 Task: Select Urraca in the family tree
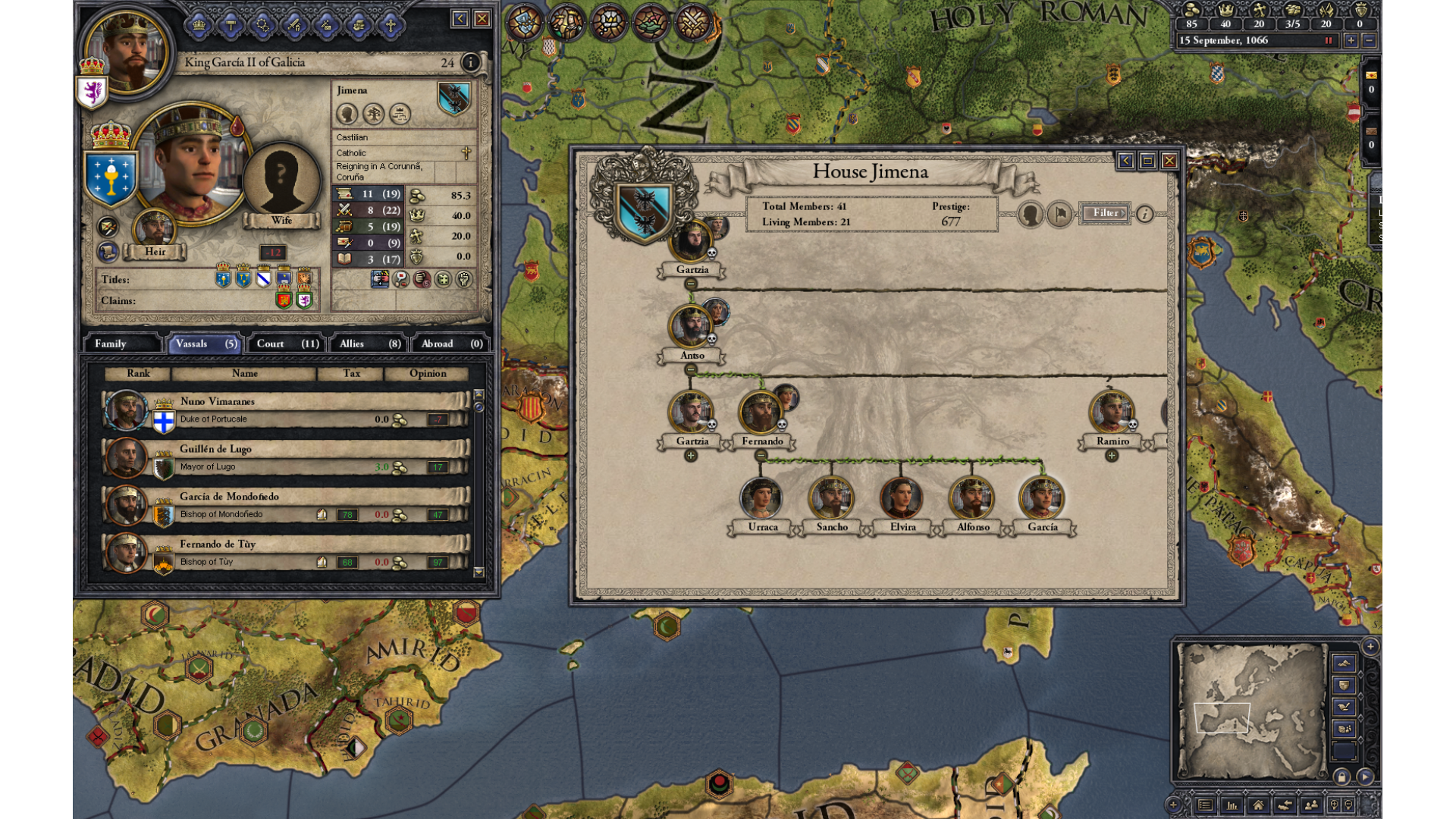click(x=761, y=499)
